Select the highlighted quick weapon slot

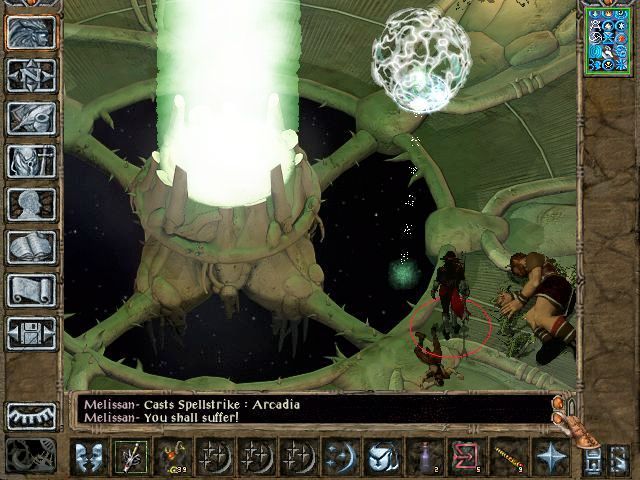click(129, 457)
